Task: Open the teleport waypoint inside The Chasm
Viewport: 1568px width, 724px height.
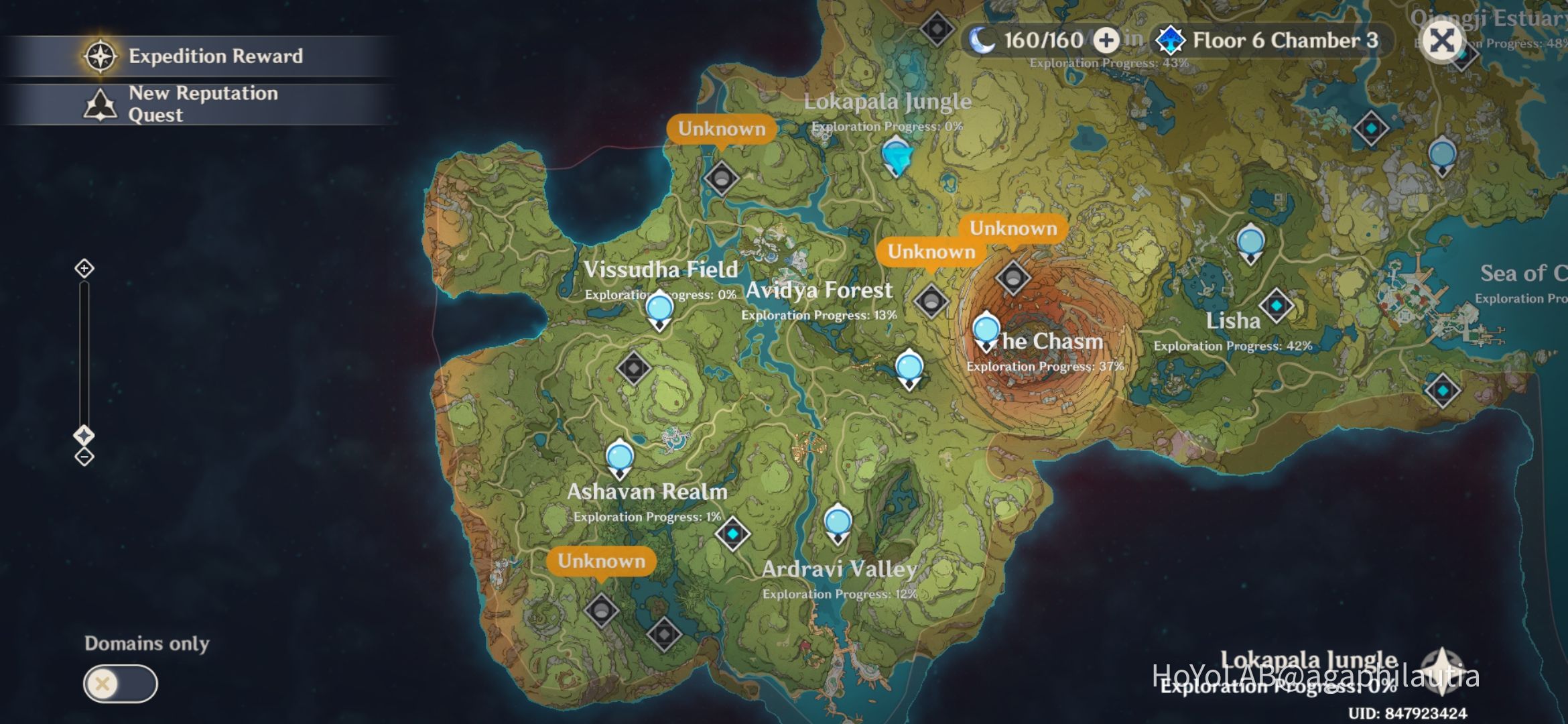Action: (x=986, y=330)
